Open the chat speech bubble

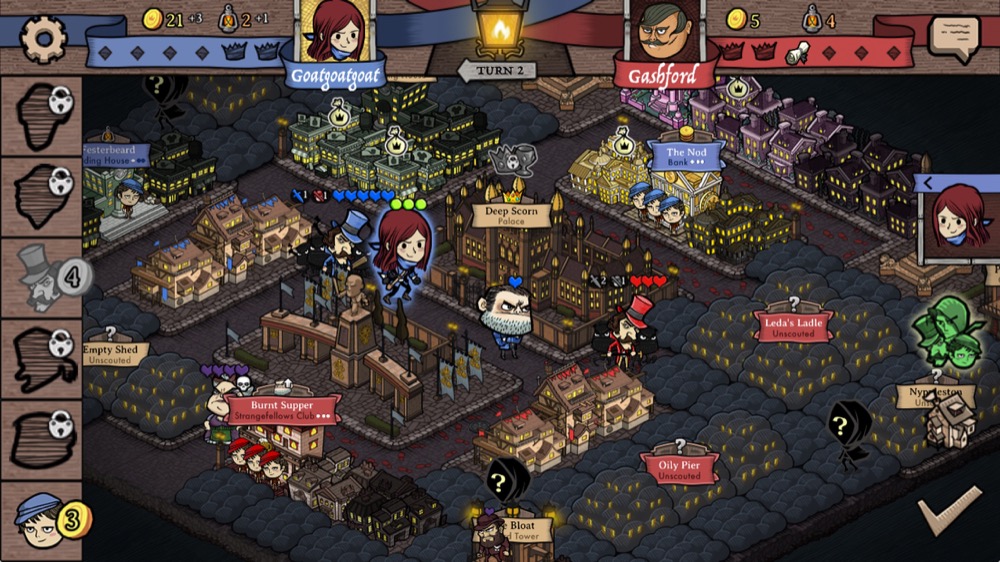click(953, 37)
